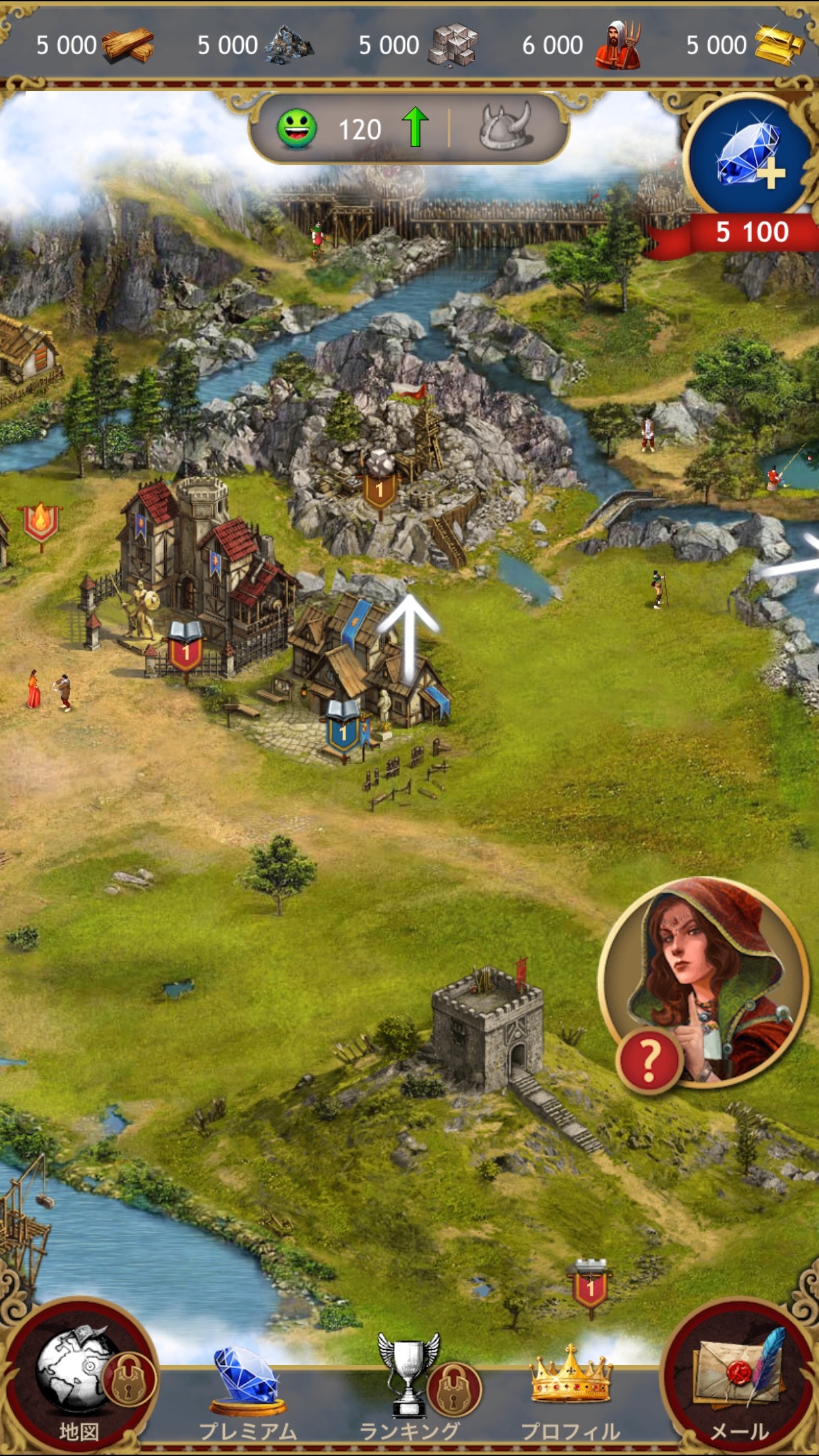Viewport: 819px width, 1456px height.
Task: Tap the peasant population icon
Action: 617,45
